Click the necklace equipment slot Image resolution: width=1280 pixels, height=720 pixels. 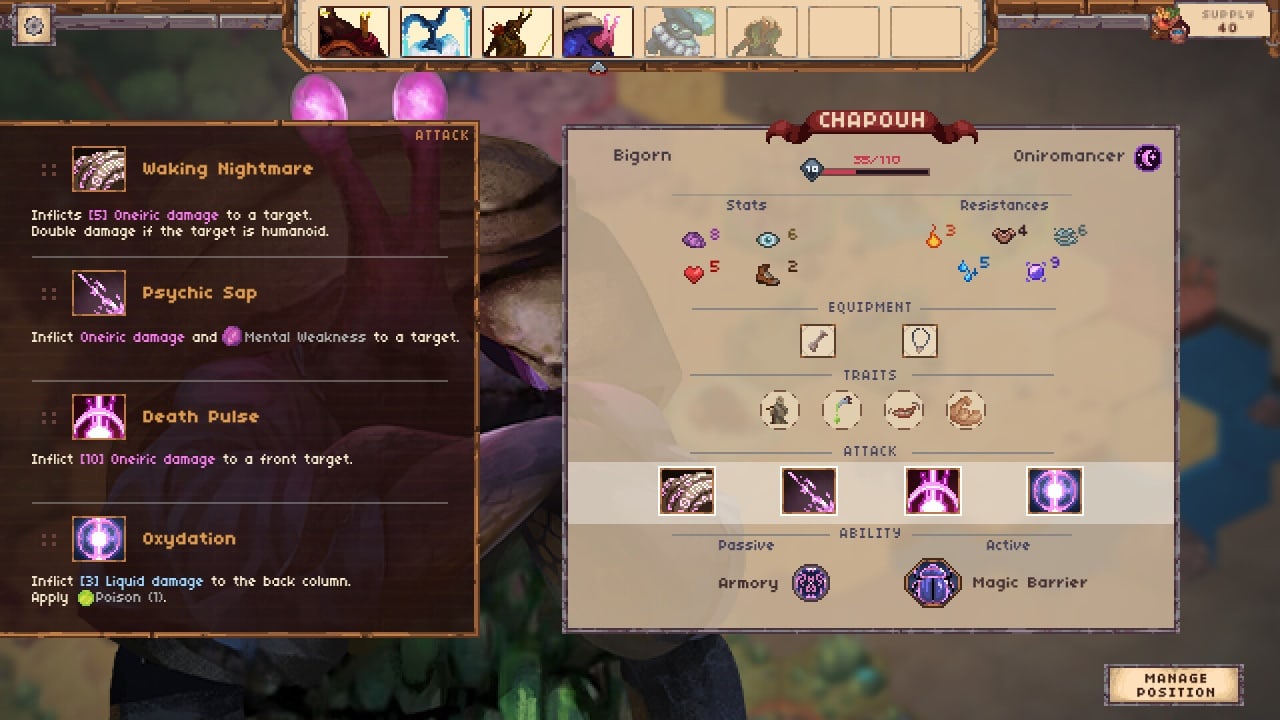tap(920, 341)
